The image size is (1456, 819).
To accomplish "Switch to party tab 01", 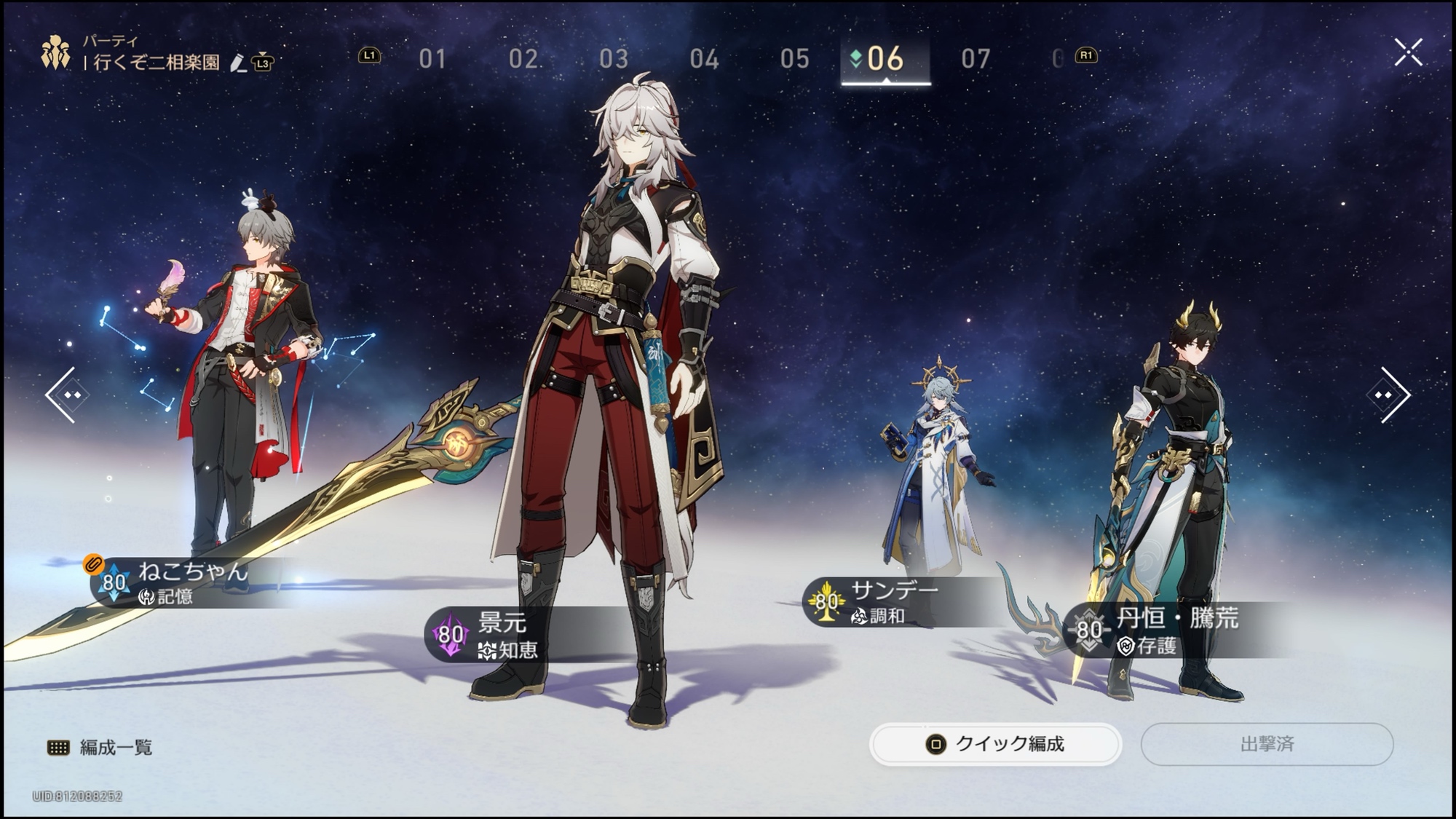I will (432, 58).
